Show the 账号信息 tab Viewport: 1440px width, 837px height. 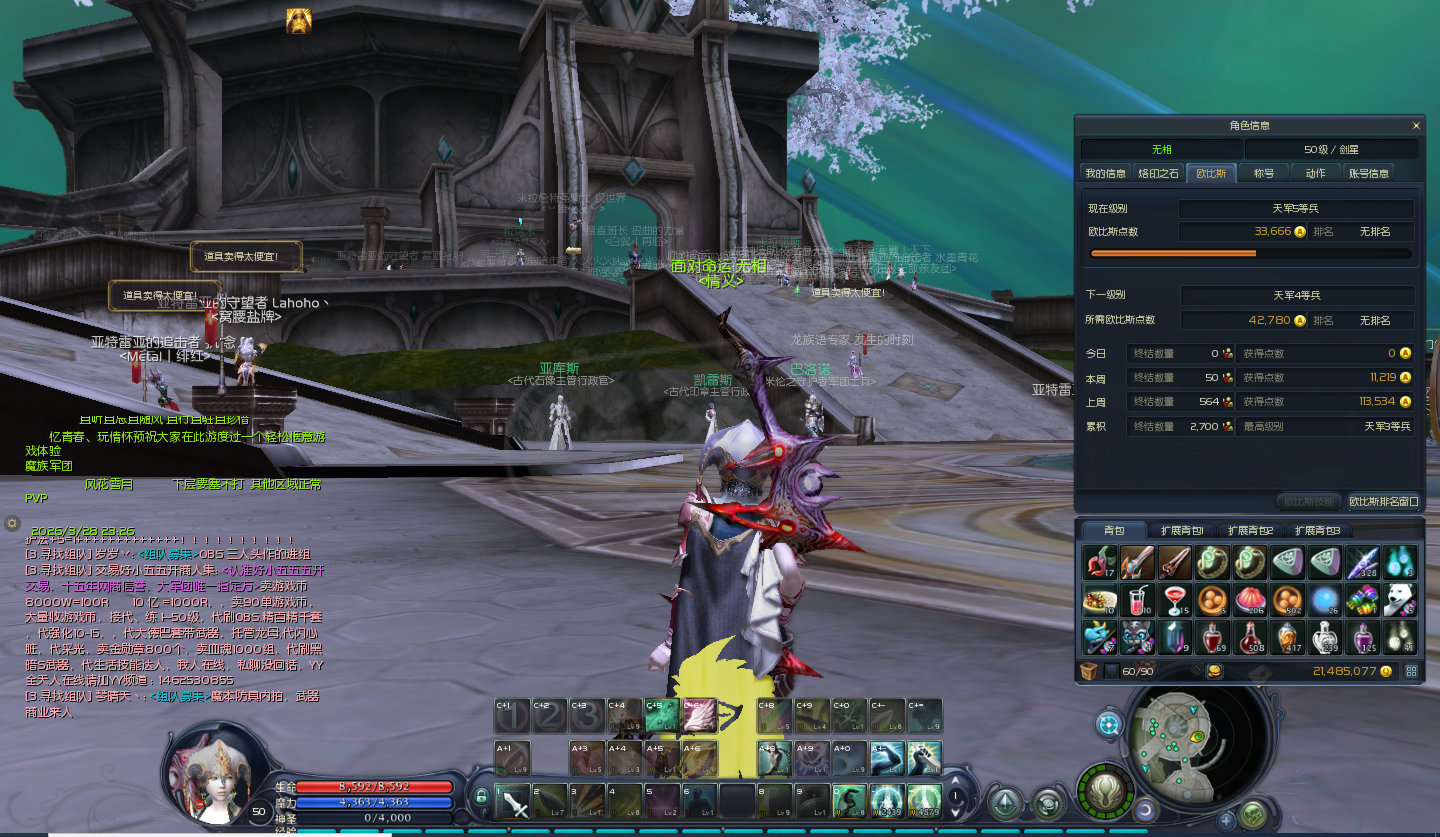coord(1369,173)
